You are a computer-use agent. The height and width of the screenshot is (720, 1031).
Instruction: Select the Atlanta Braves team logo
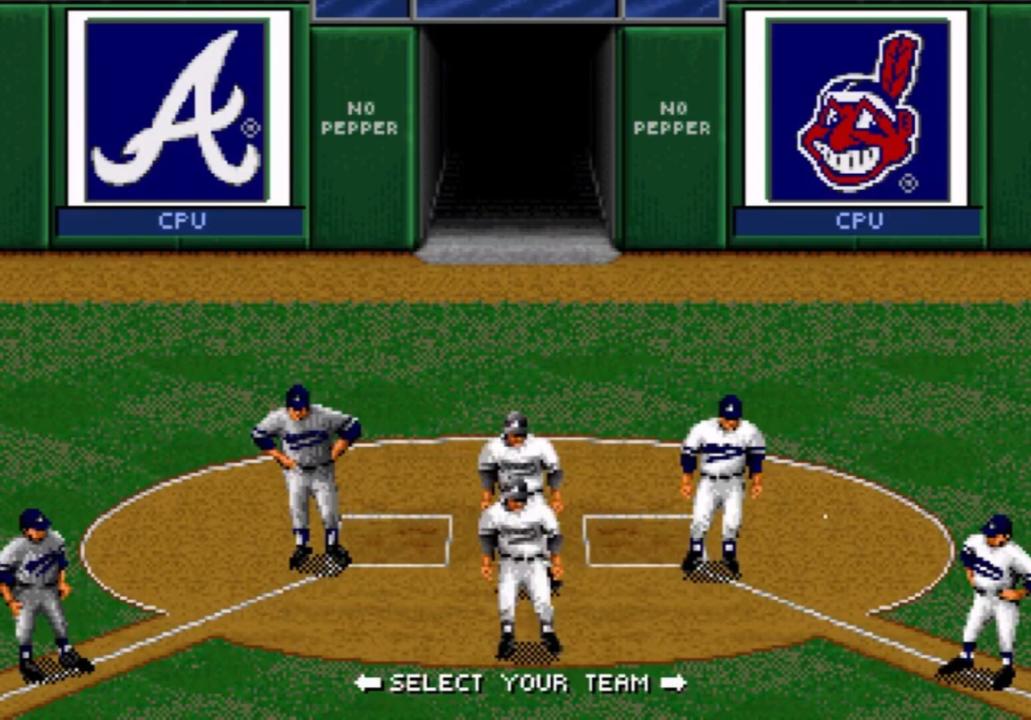178,108
